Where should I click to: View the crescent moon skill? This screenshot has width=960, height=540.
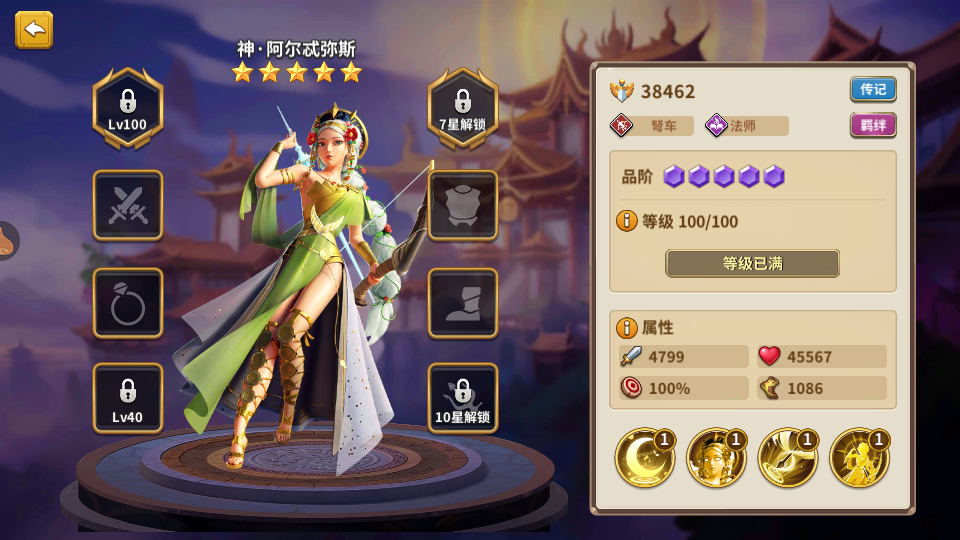644,458
